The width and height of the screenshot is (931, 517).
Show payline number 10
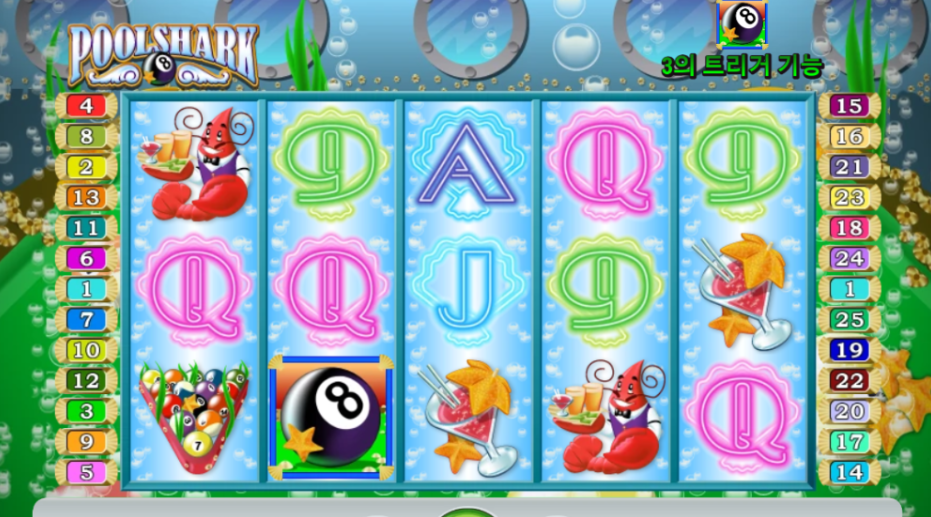[x=87, y=350]
